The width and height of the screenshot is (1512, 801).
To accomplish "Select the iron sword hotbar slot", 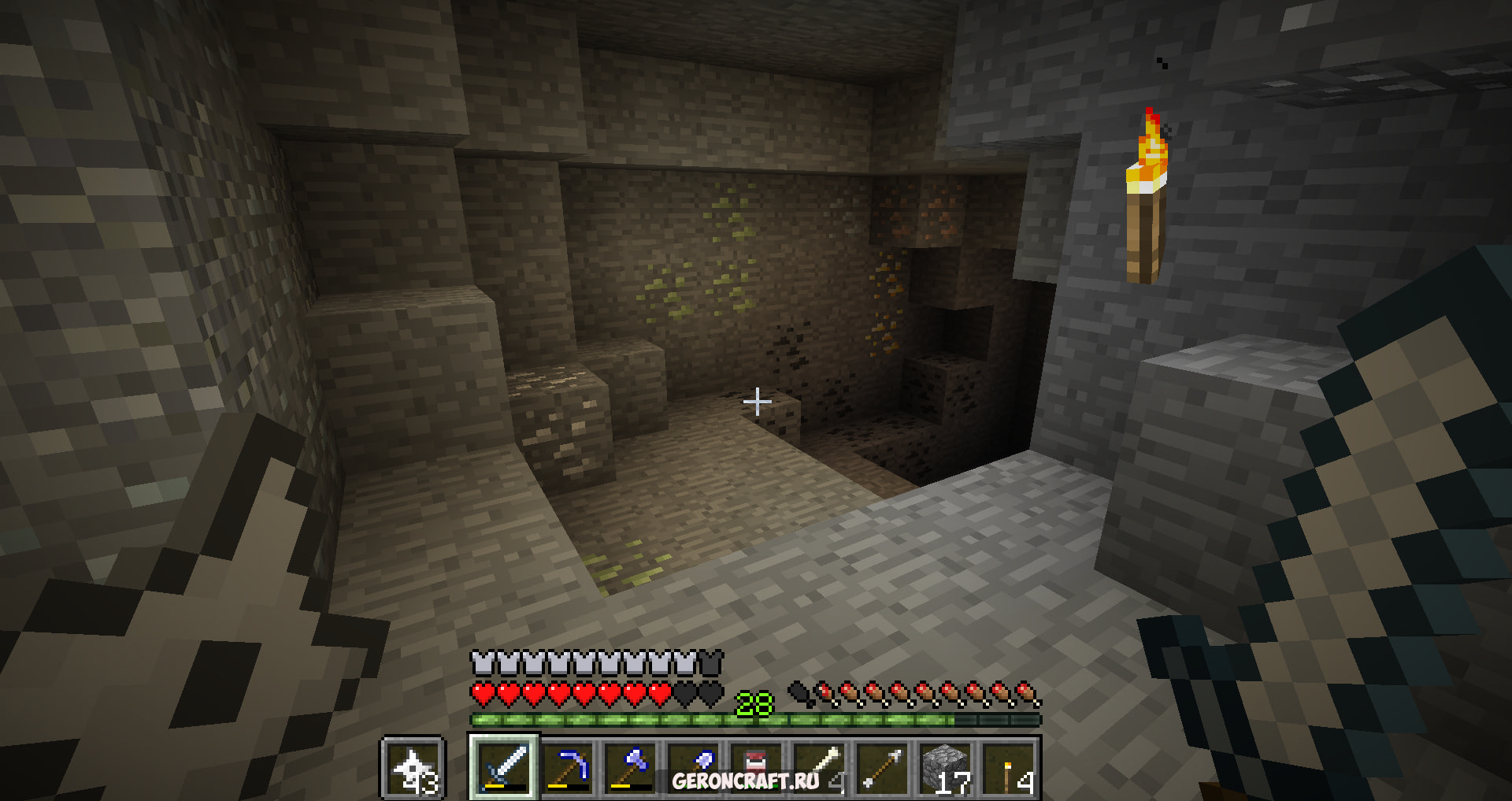I will pos(504,767).
